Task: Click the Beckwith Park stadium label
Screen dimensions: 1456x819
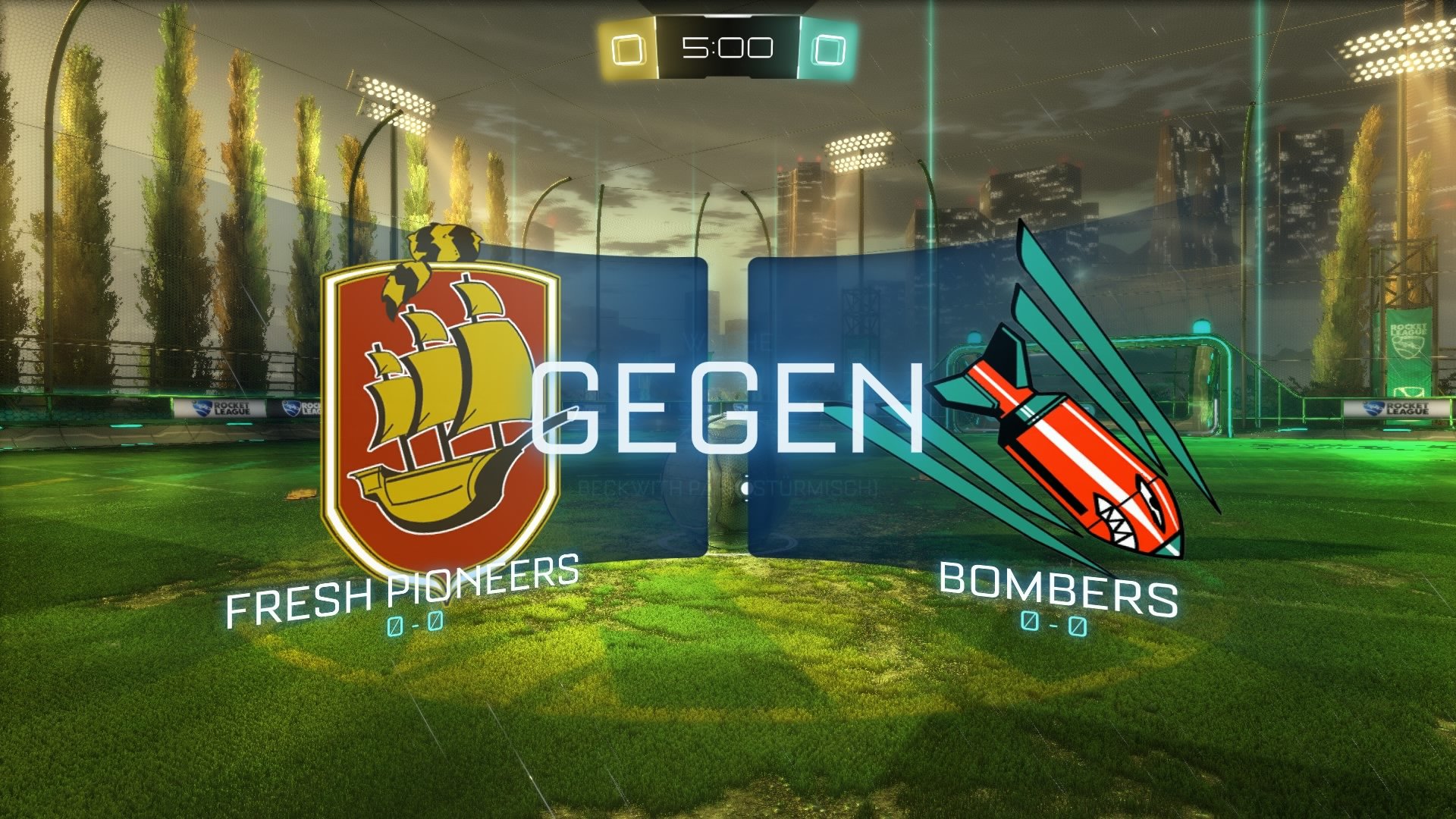Action: pyautogui.click(x=730, y=487)
